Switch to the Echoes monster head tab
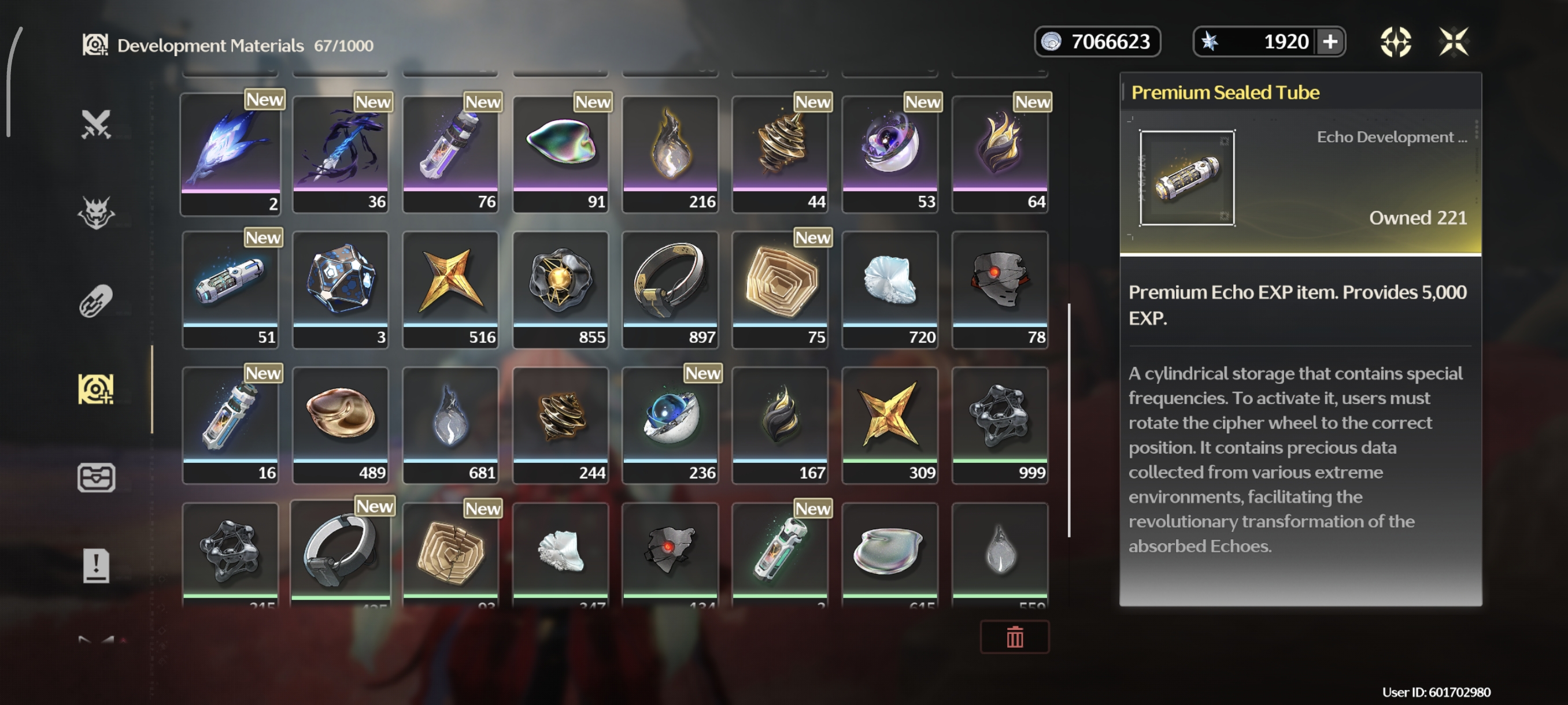Screen dimensions: 1568x705 (x=96, y=212)
